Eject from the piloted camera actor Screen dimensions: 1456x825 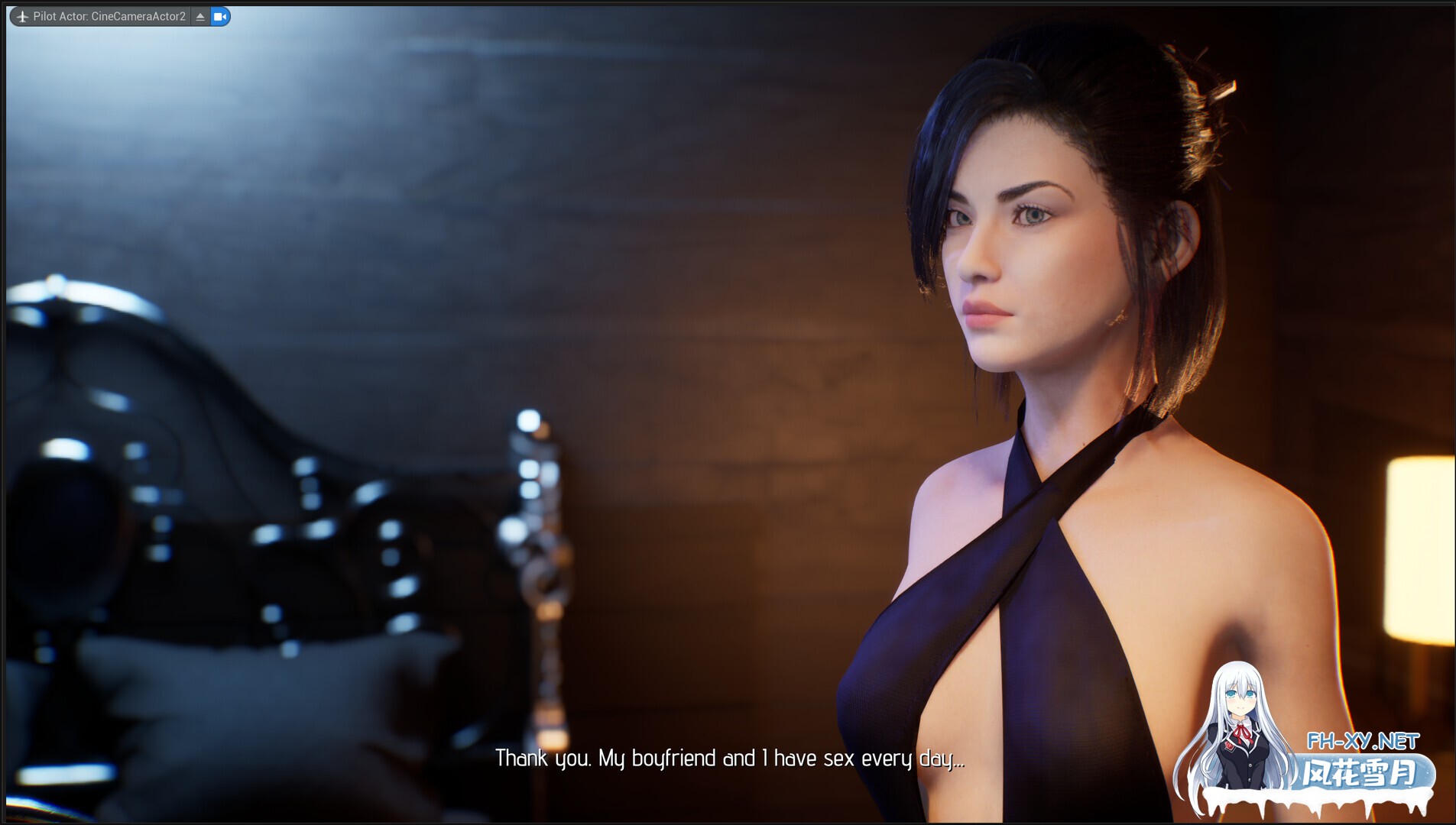(200, 16)
